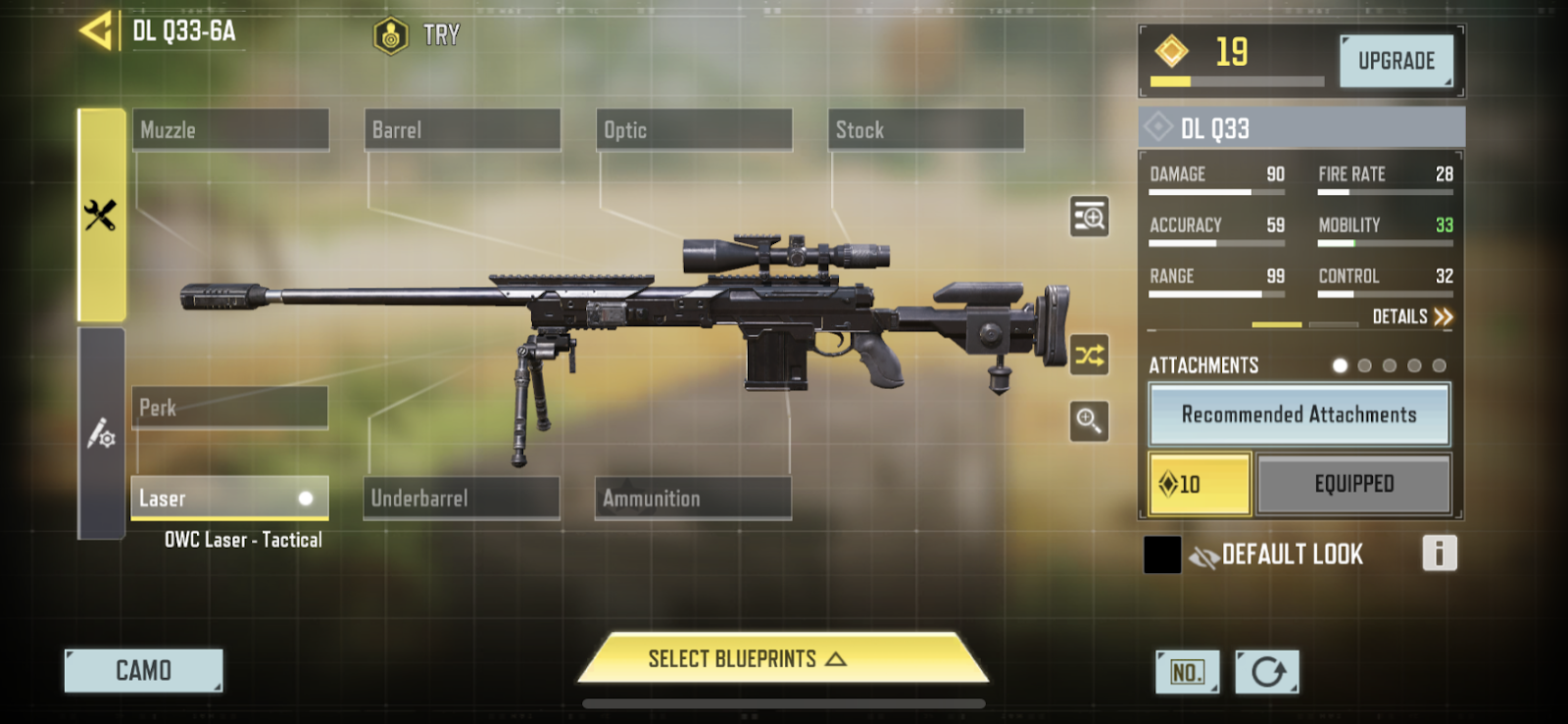Switch to the wrench attachments tab
The image size is (1568, 724).
[x=101, y=215]
